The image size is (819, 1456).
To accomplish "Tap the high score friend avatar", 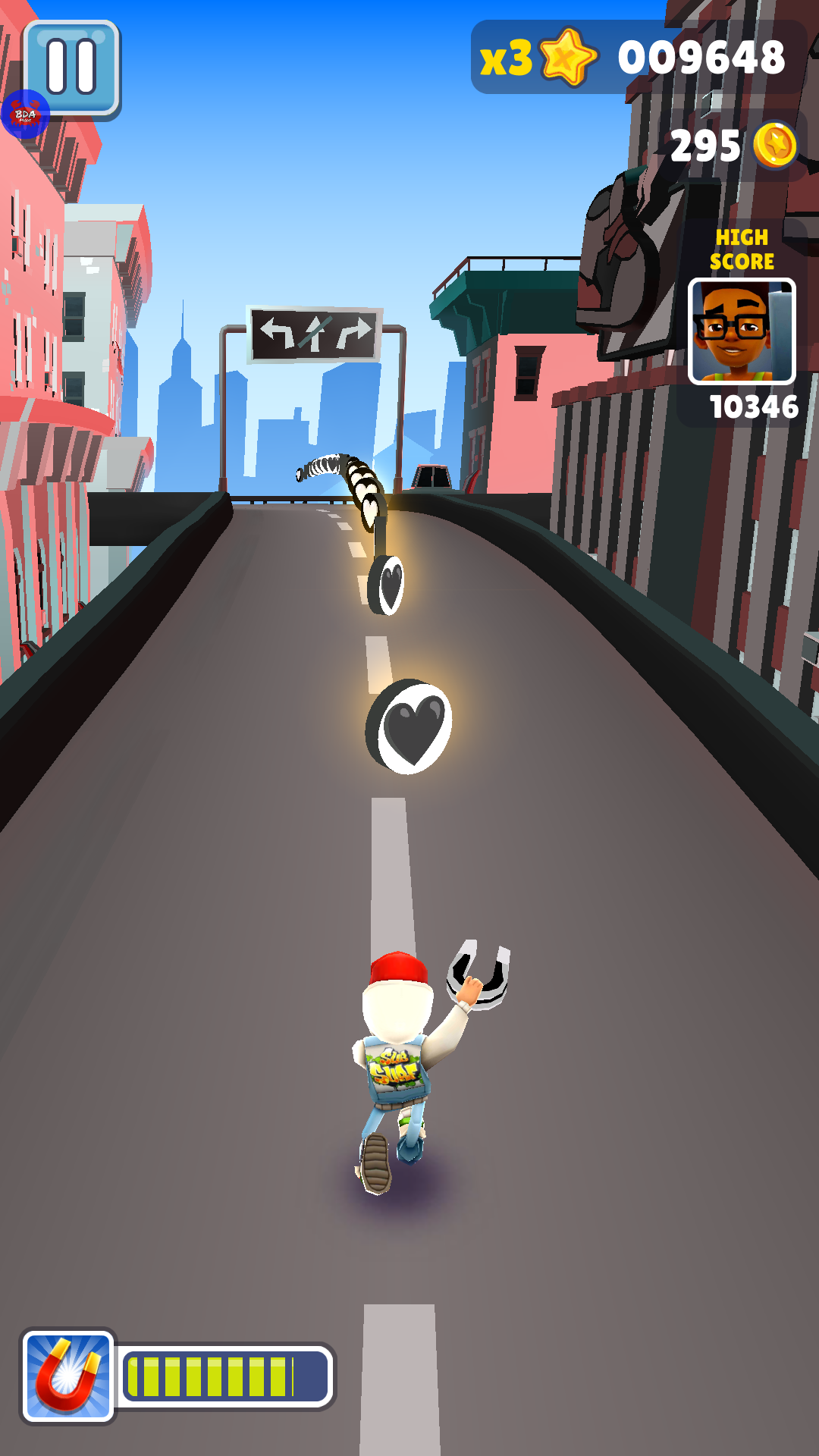I will tap(741, 331).
